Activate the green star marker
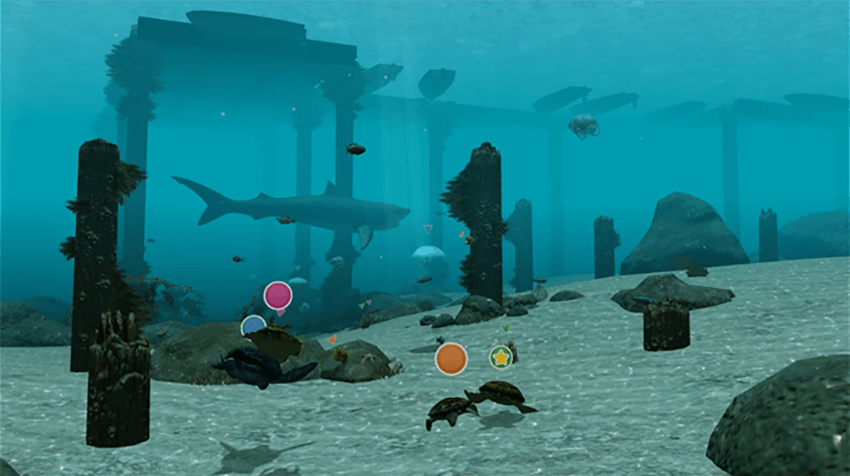 pos(501,357)
